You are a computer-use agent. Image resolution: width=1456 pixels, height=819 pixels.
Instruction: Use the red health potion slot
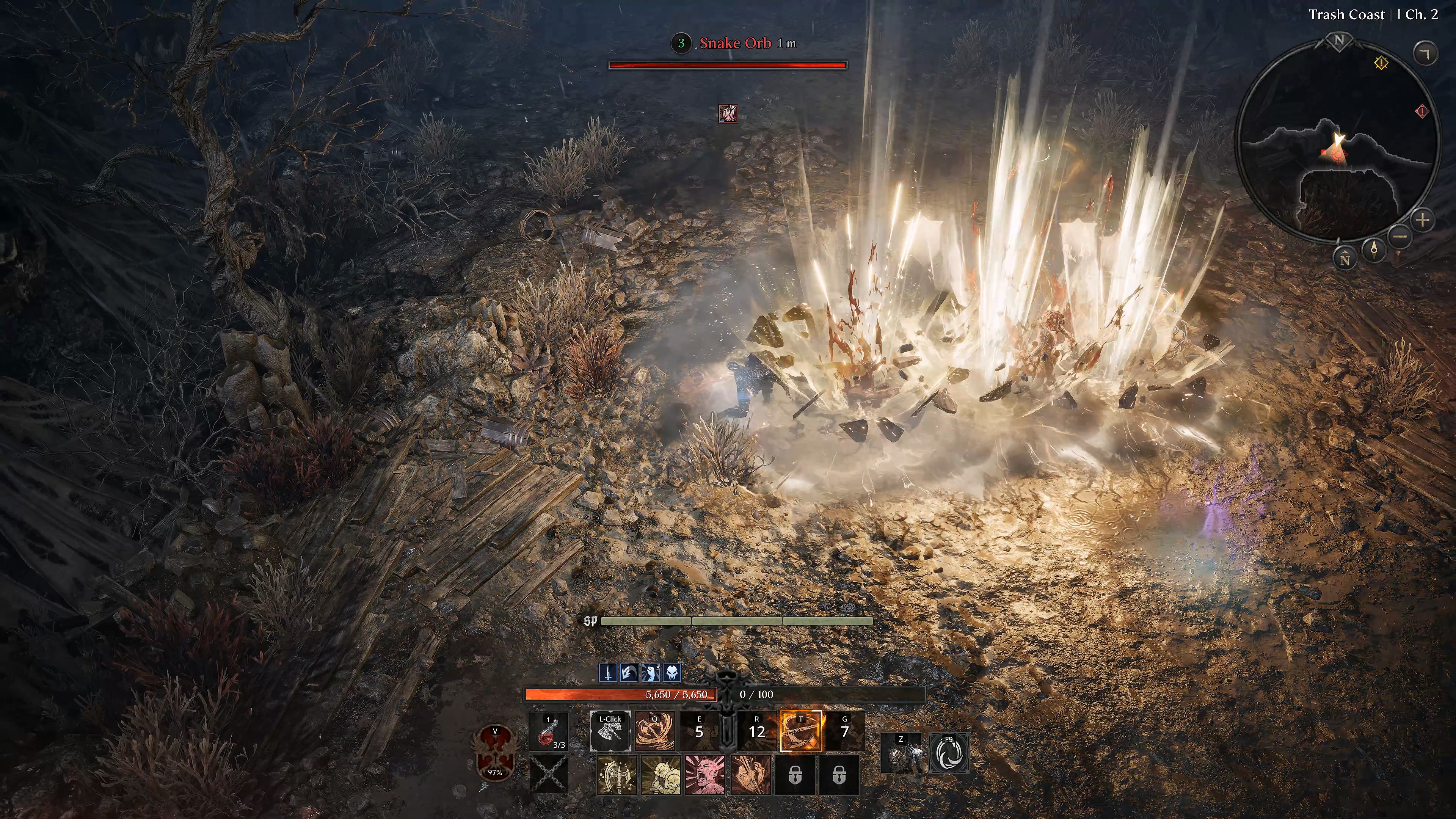coord(548,733)
